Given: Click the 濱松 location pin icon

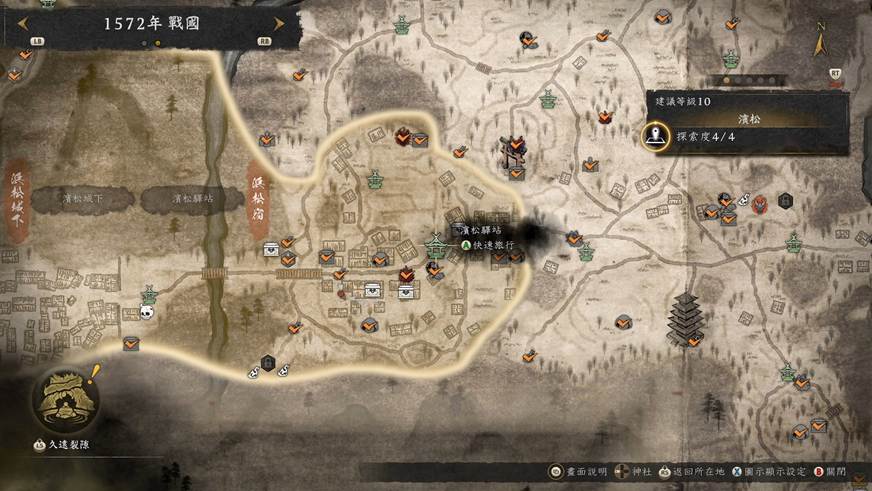Looking at the screenshot, I should 656,135.
